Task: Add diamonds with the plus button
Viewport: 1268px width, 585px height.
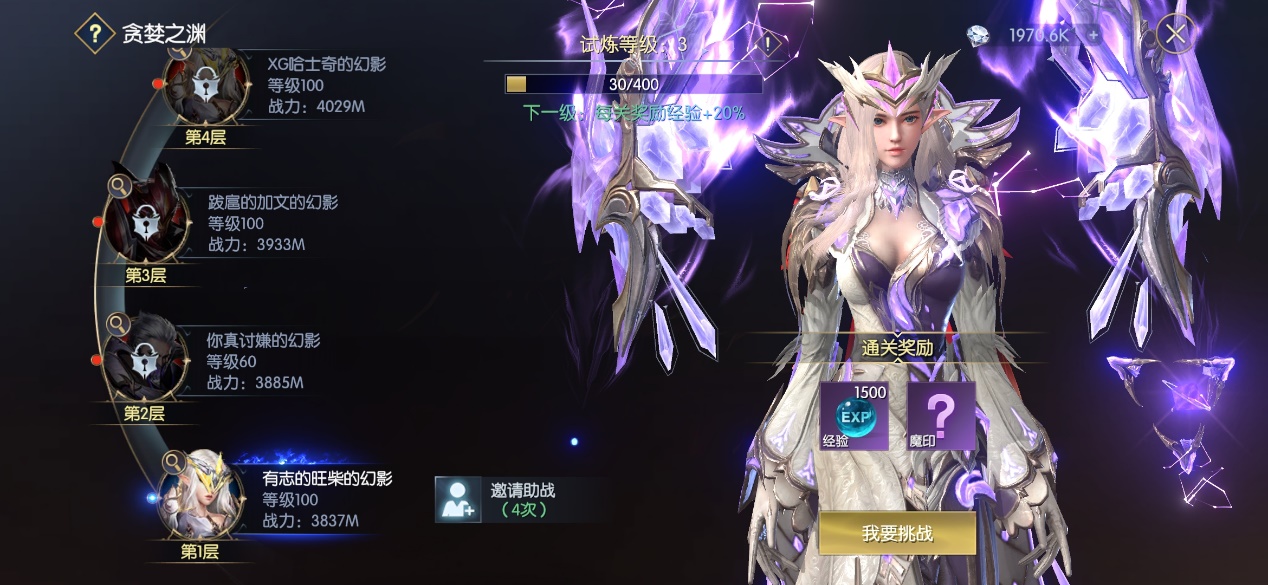Action: point(1093,35)
